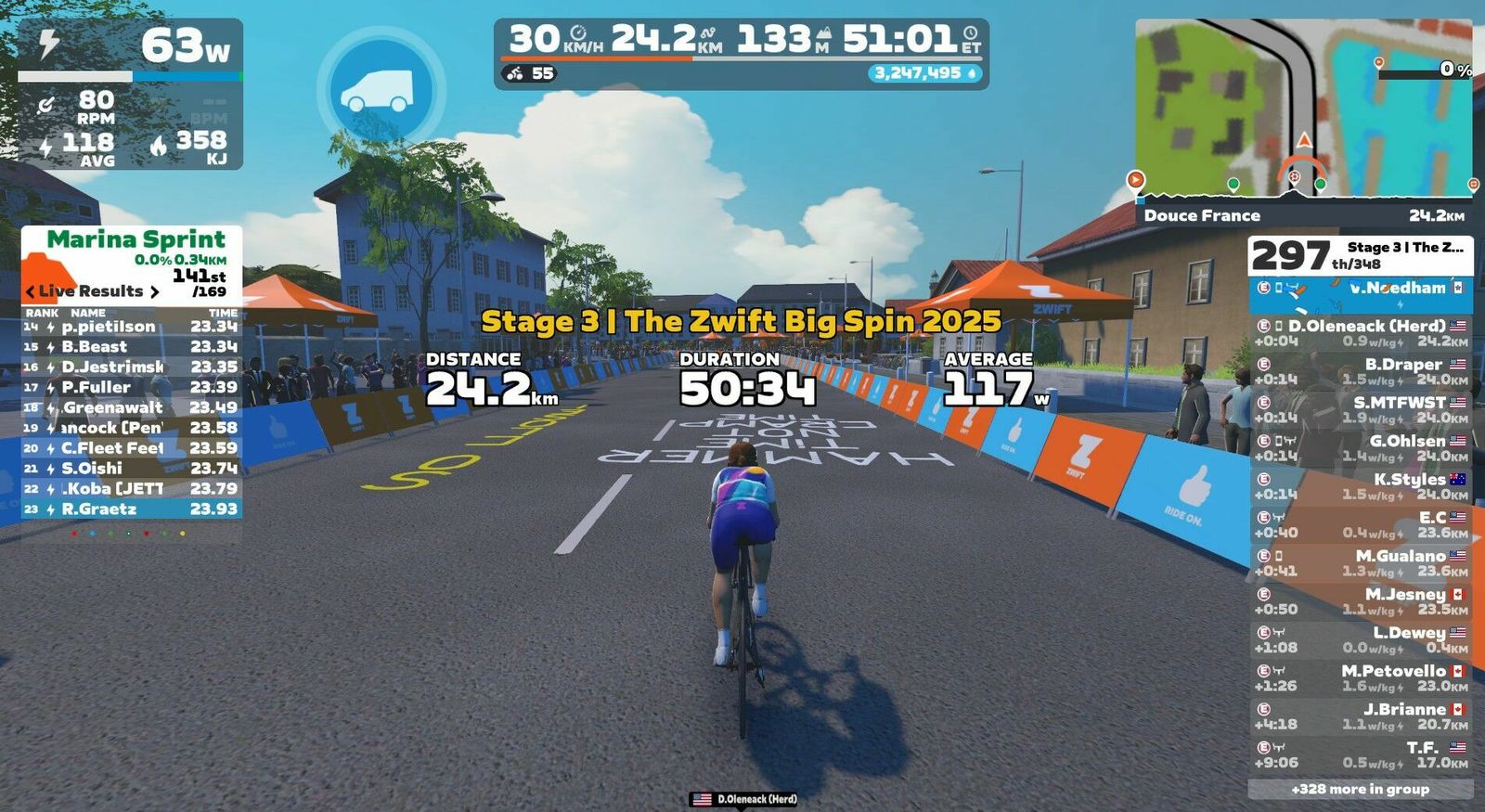Select rider S.MTFWST in nearby list
The height and width of the screenshot is (812, 1485).
pyautogui.click(x=1360, y=409)
